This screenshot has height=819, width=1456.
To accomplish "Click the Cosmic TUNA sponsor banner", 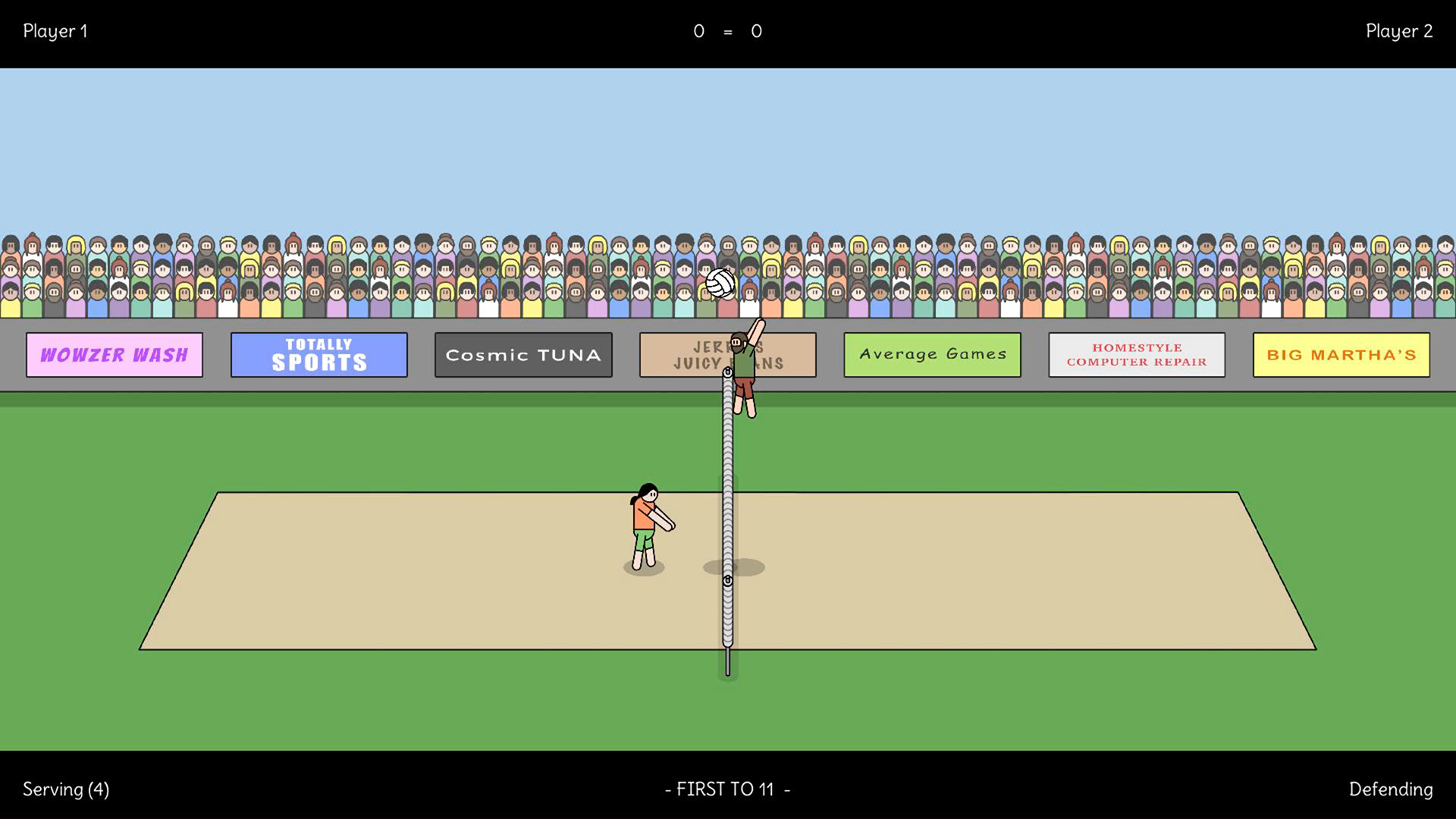I will coord(523,354).
